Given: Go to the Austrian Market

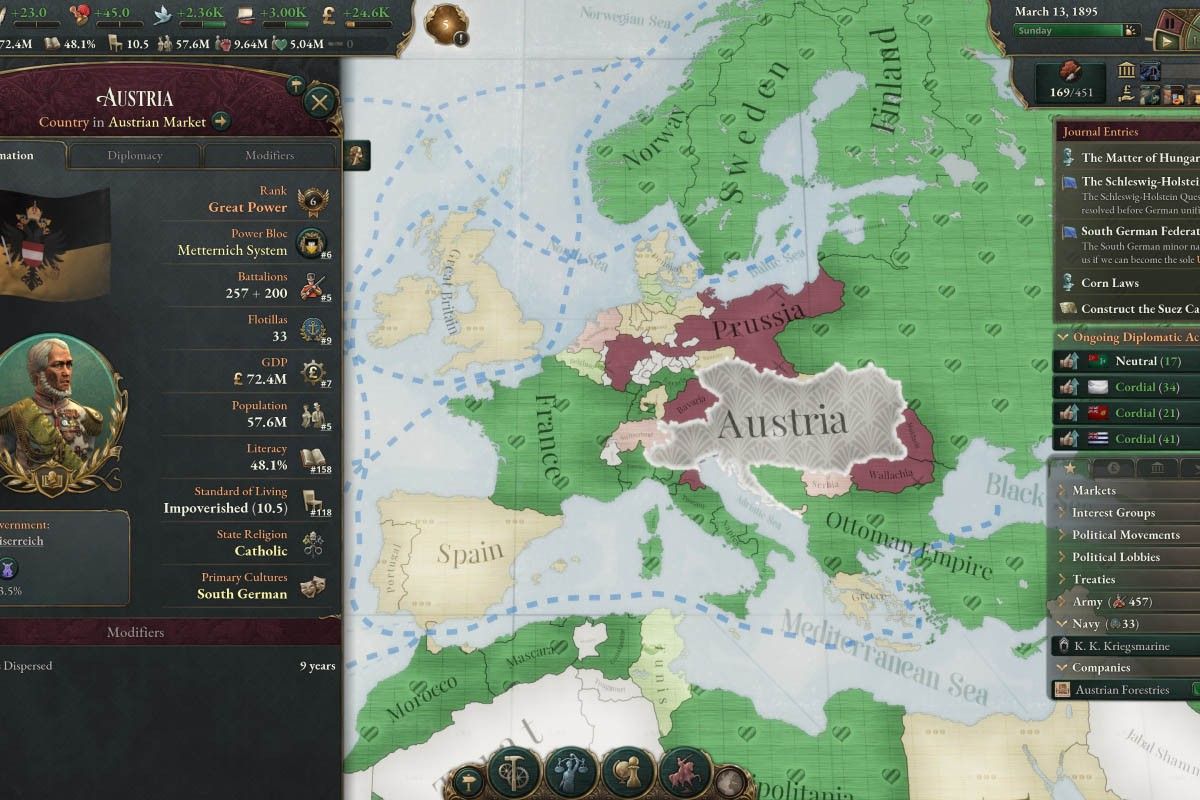Looking at the screenshot, I should [x=220, y=122].
